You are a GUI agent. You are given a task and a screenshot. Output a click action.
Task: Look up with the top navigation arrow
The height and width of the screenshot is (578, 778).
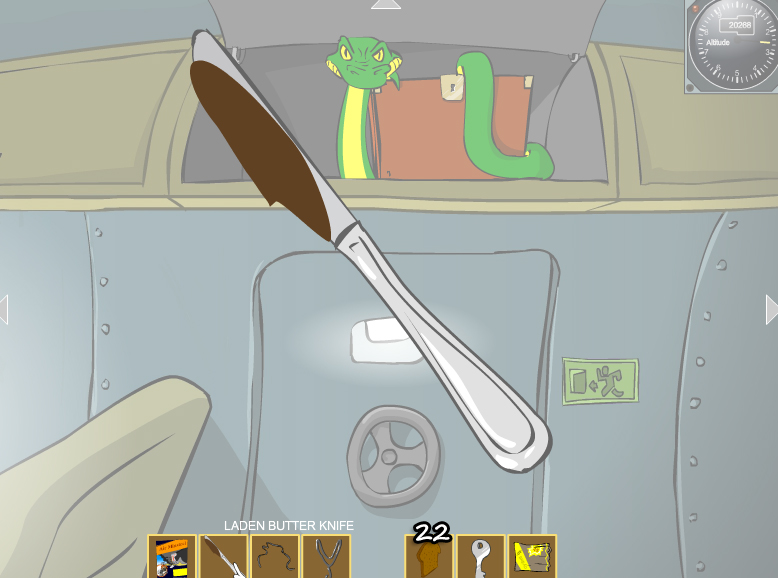coord(386,5)
